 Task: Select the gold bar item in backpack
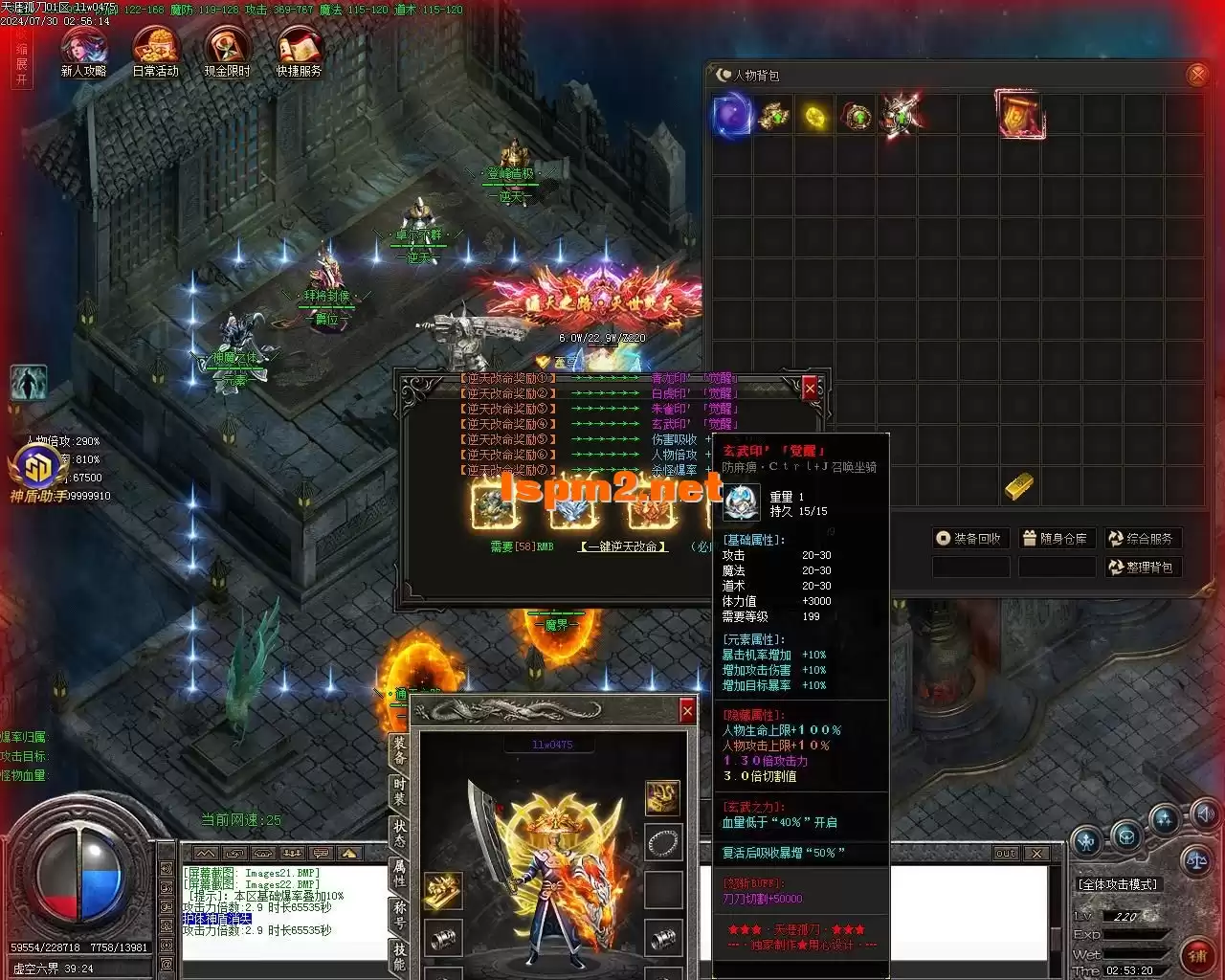(x=1018, y=486)
